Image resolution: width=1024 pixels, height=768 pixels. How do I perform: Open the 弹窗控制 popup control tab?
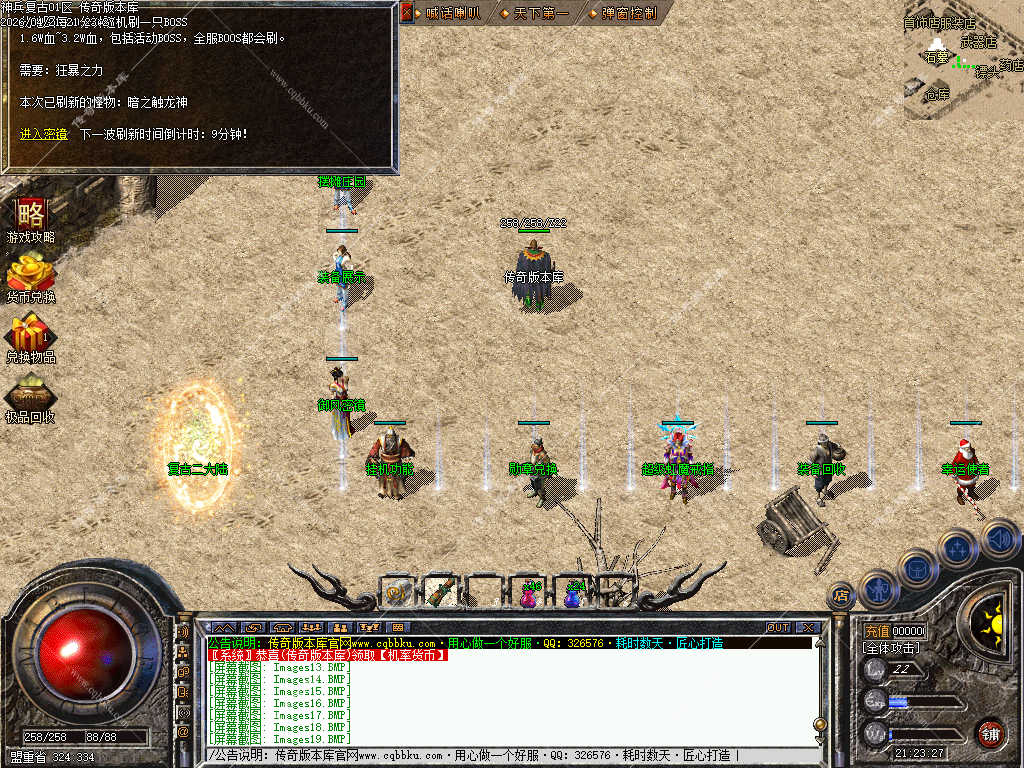tap(627, 13)
